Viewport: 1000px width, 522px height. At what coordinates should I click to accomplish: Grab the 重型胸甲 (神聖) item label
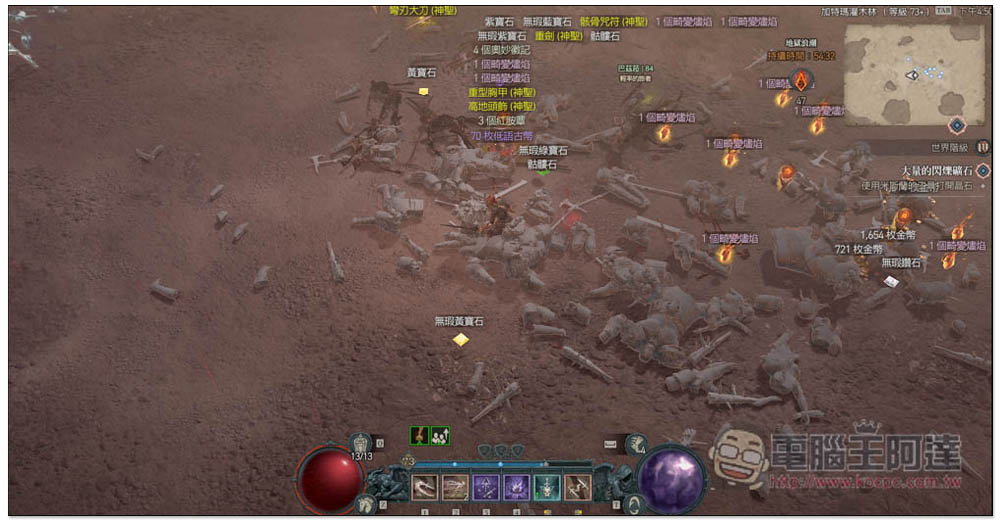point(502,92)
